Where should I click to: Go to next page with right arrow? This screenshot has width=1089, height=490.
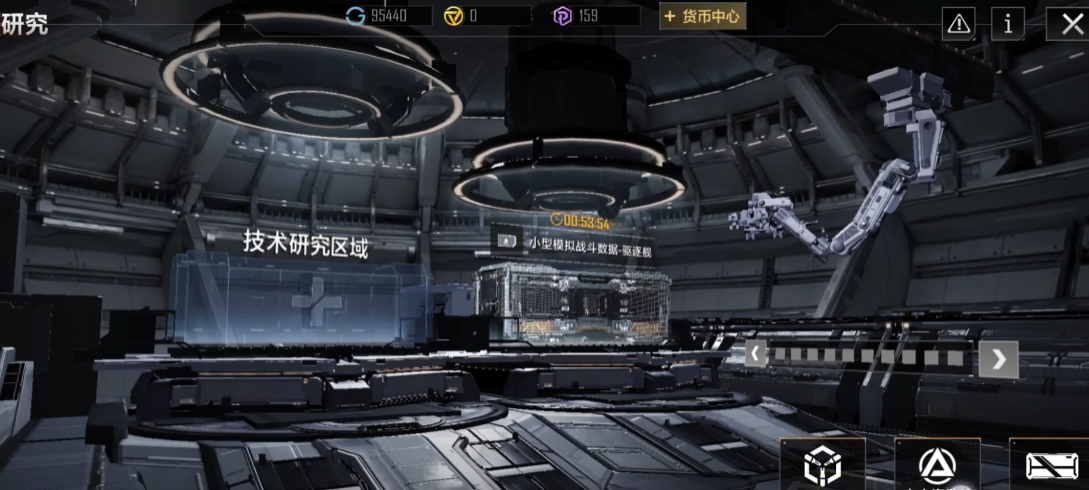(998, 358)
